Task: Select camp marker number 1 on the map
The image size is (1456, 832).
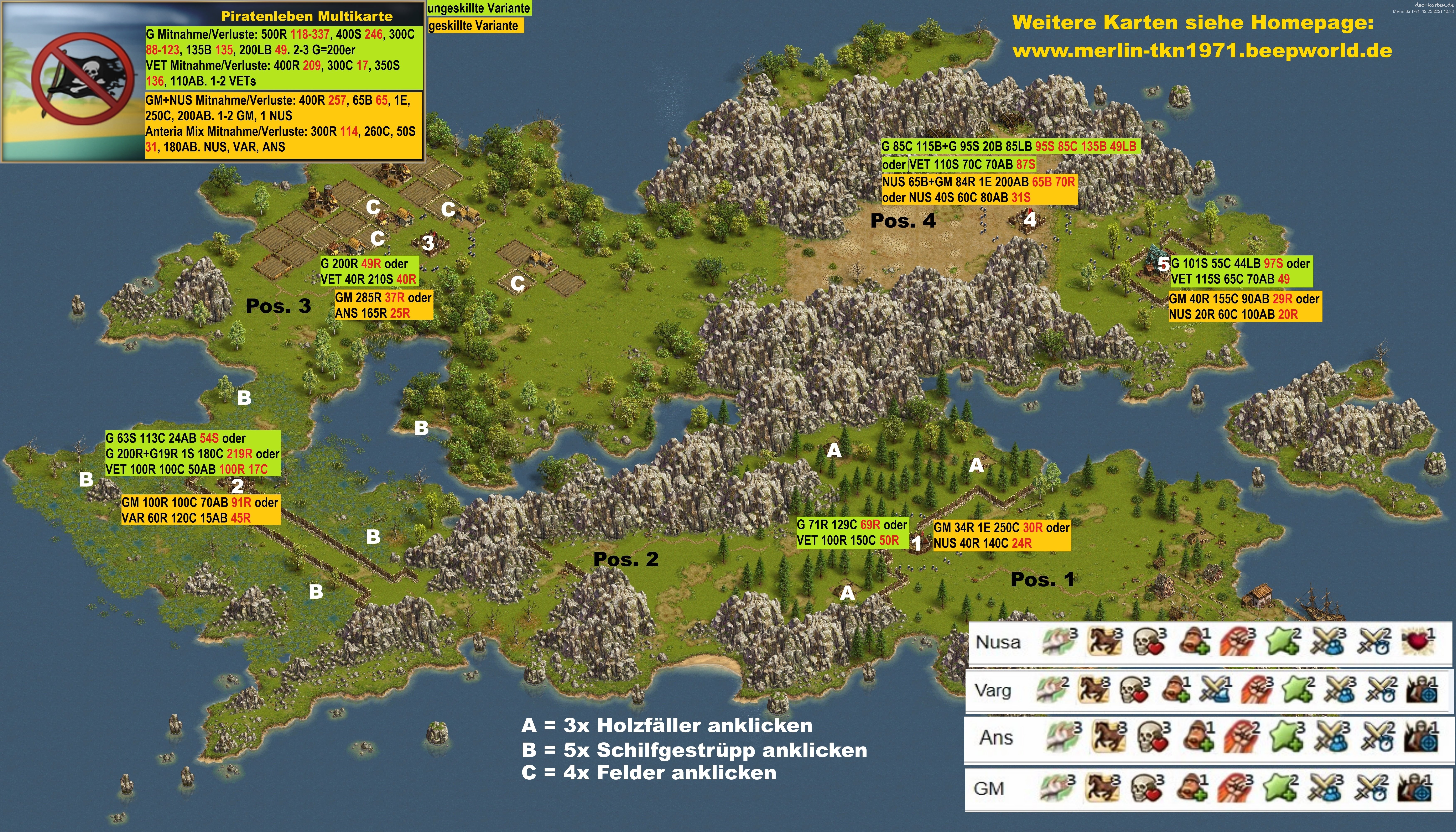Action: coord(917,543)
